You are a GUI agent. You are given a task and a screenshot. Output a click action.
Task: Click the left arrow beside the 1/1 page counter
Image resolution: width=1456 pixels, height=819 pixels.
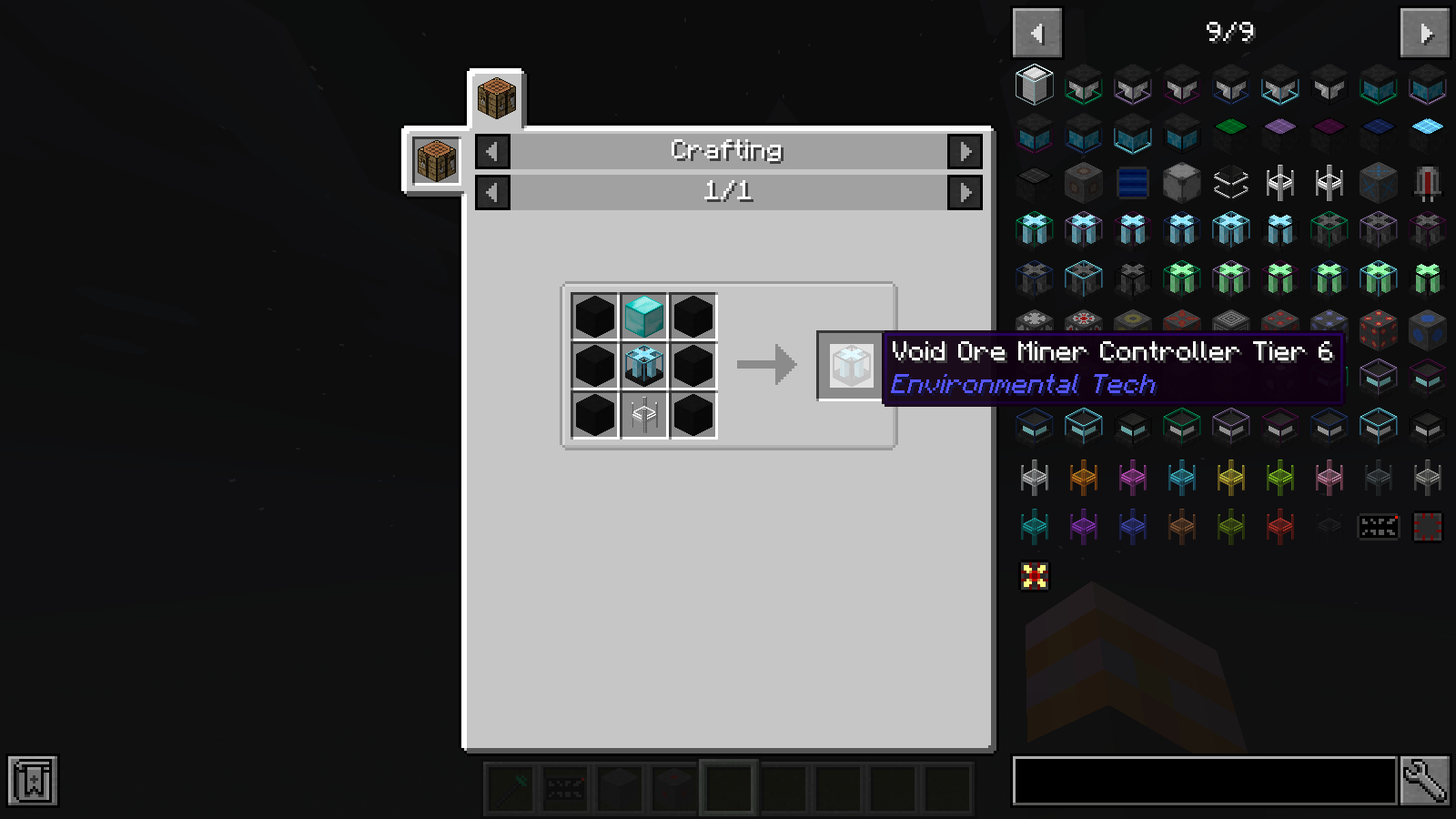coord(491,192)
